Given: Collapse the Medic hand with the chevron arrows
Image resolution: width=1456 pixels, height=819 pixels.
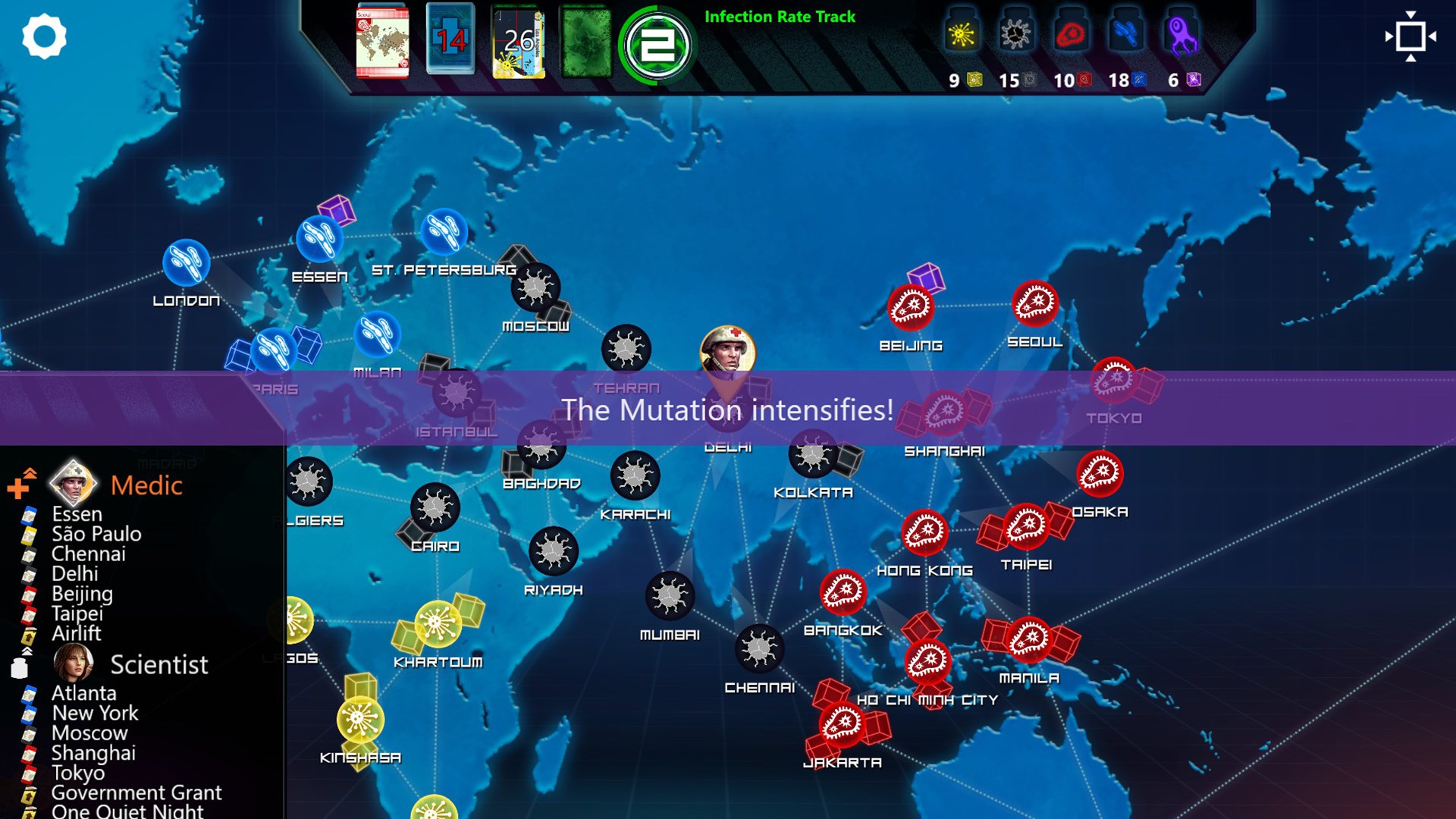Looking at the screenshot, I should pos(29,472).
